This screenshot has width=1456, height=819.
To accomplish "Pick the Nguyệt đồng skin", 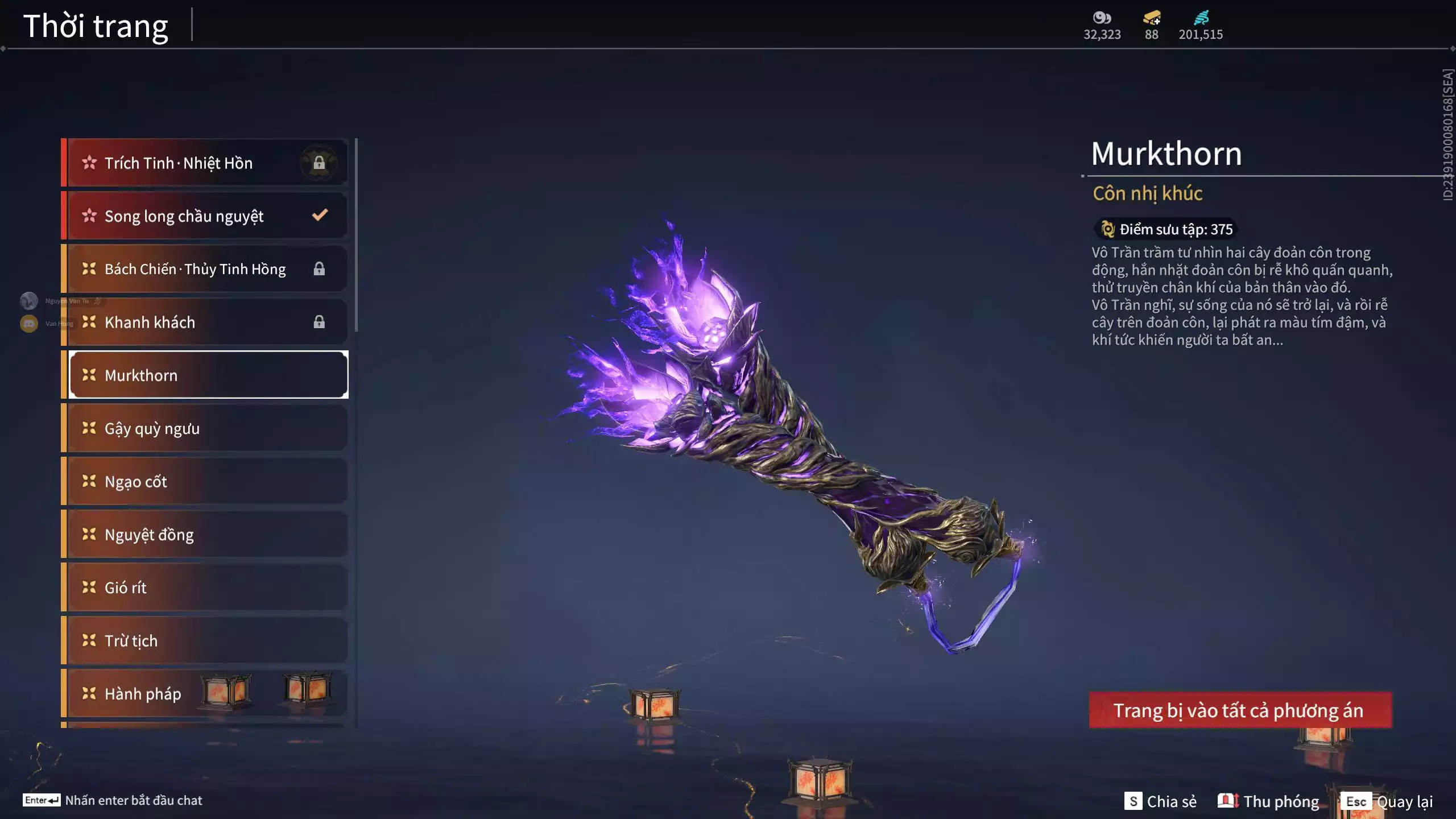I will 205,535.
